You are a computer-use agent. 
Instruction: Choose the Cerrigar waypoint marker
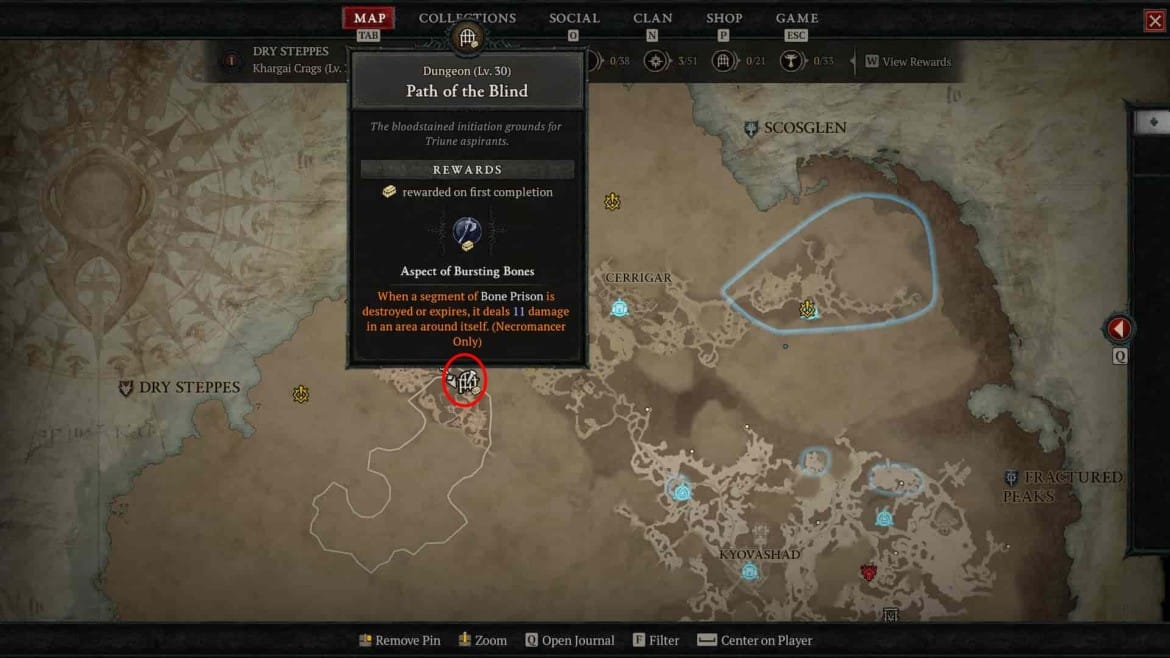click(x=619, y=308)
